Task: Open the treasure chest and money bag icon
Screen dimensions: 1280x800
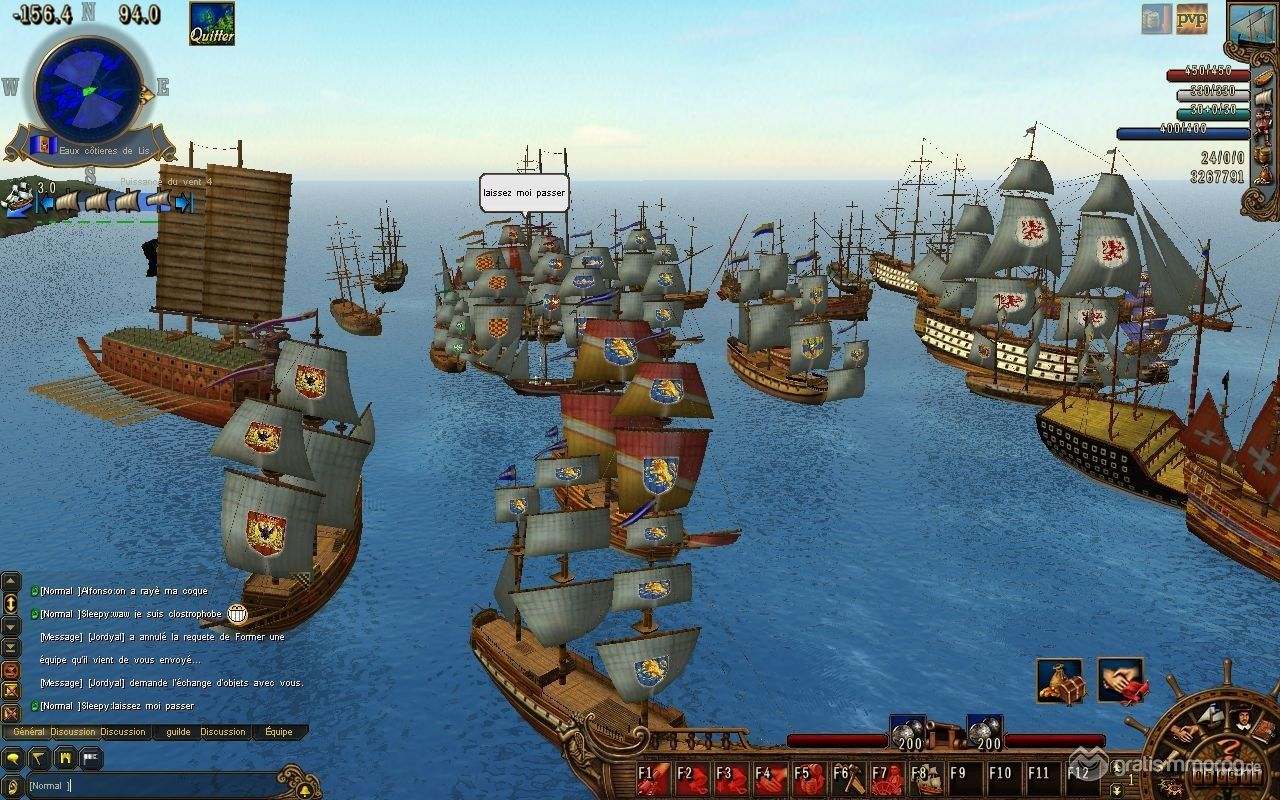Action: click(x=1059, y=681)
